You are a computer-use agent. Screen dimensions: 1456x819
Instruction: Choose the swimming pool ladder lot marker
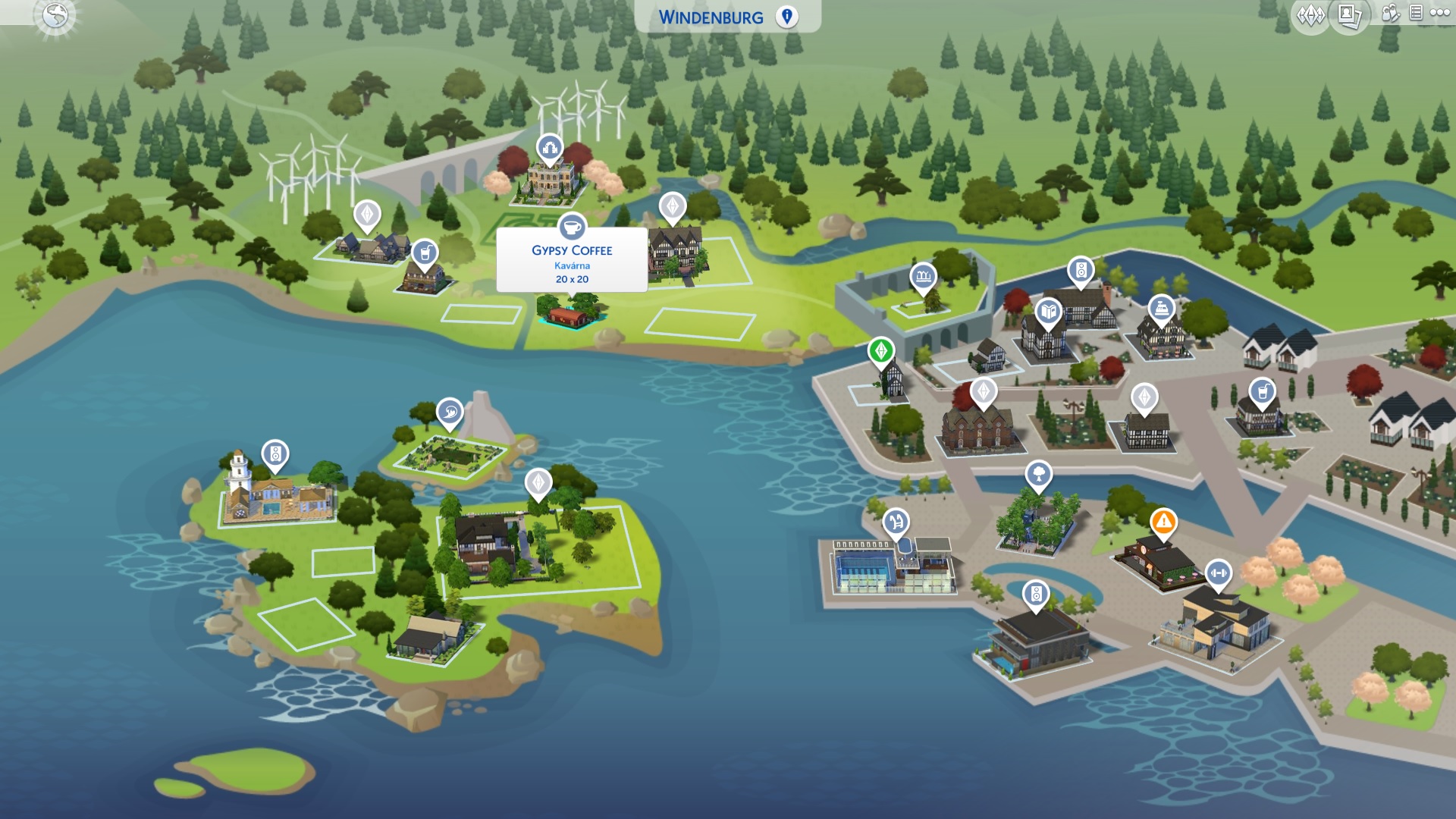896,522
